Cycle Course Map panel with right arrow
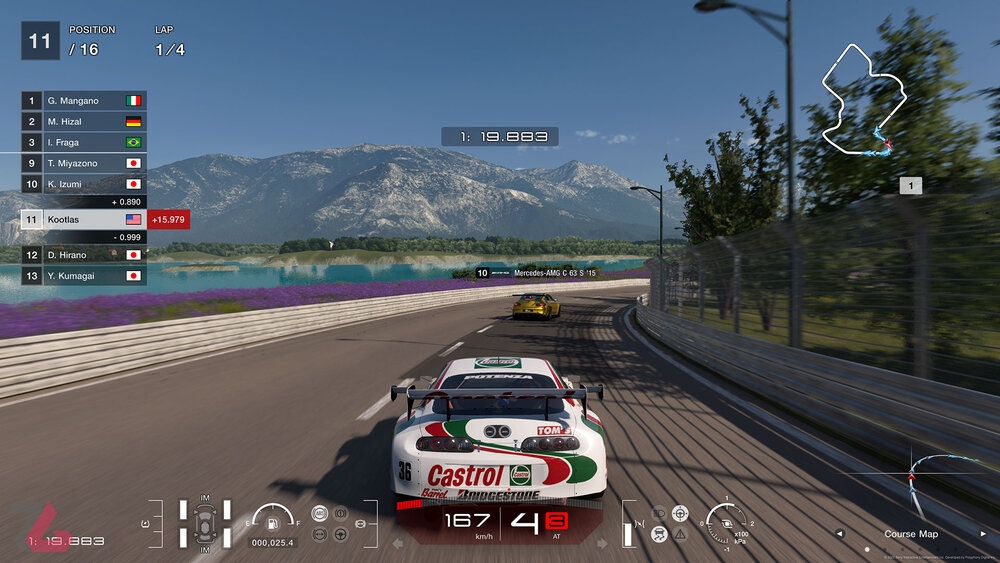The image size is (1000, 563). (983, 534)
